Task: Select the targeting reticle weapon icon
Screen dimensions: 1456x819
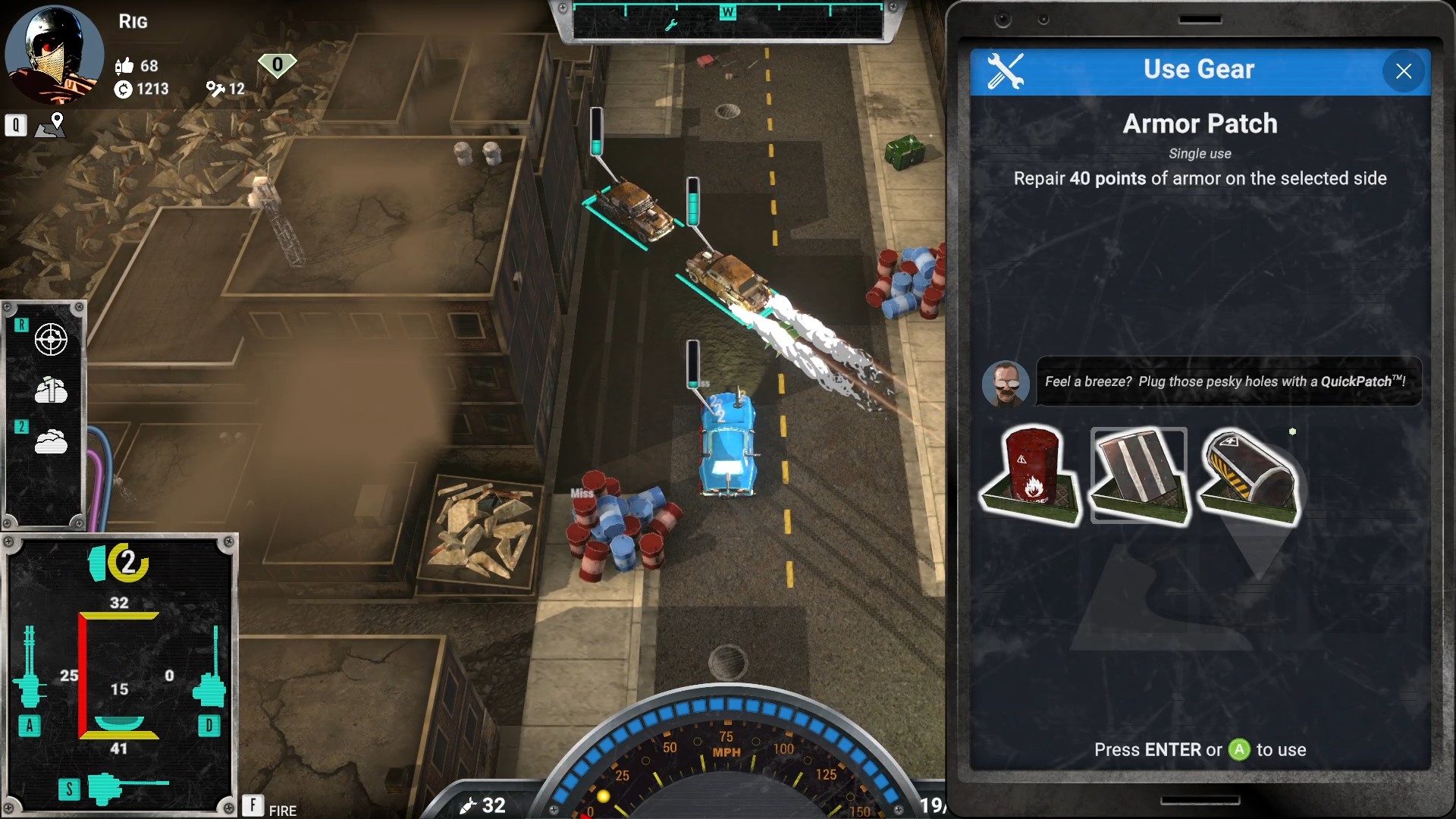Action: (x=50, y=340)
